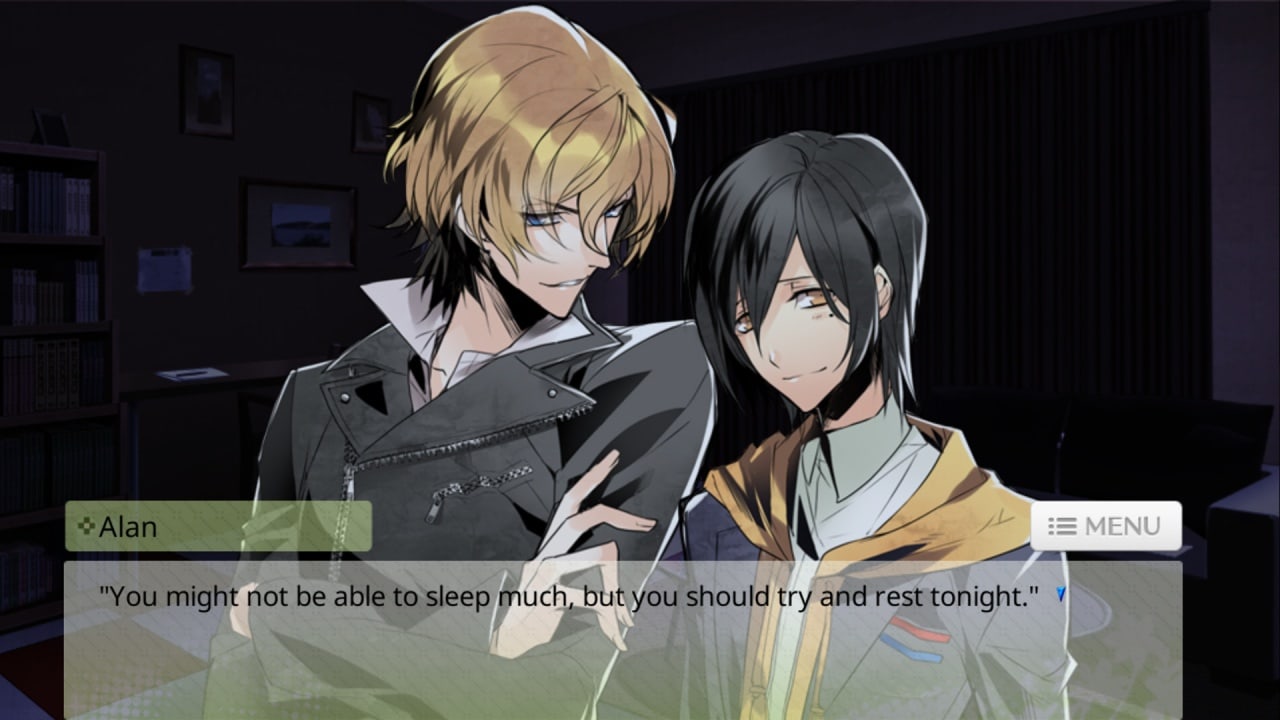The width and height of the screenshot is (1280, 720).
Task: Open the MENU button
Action: click(x=1106, y=526)
